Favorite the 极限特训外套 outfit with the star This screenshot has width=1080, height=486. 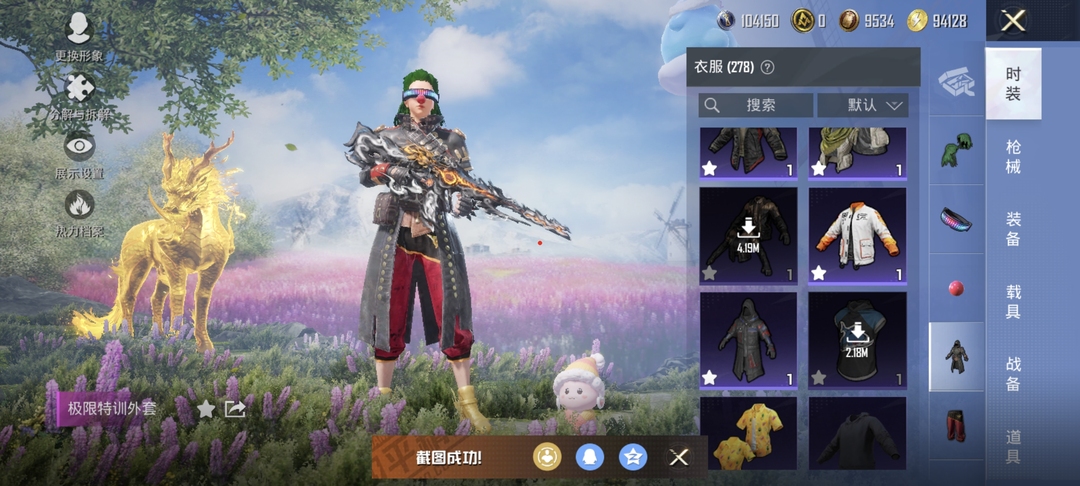click(x=206, y=408)
